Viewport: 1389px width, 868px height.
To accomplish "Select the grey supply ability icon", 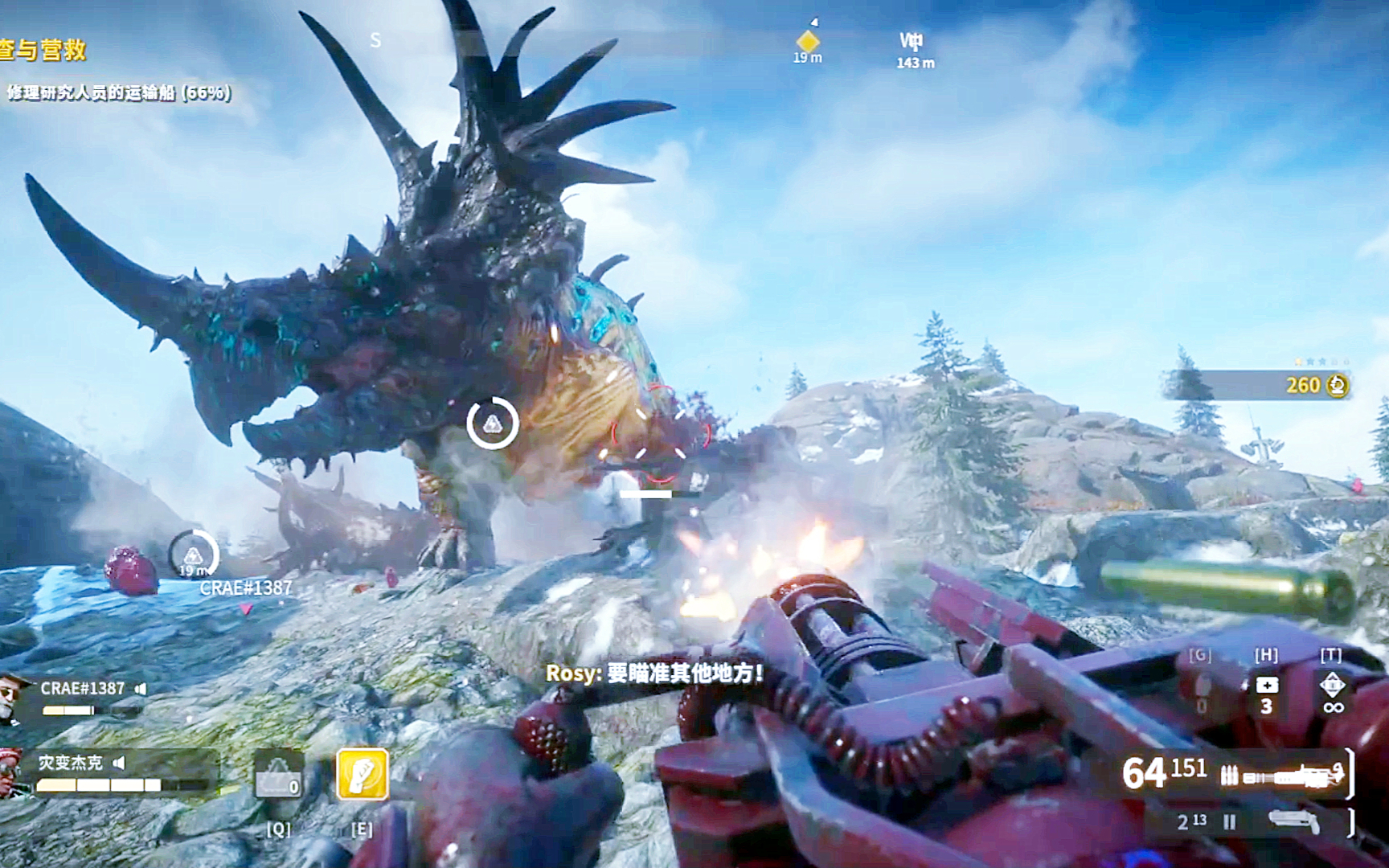I will (x=278, y=775).
